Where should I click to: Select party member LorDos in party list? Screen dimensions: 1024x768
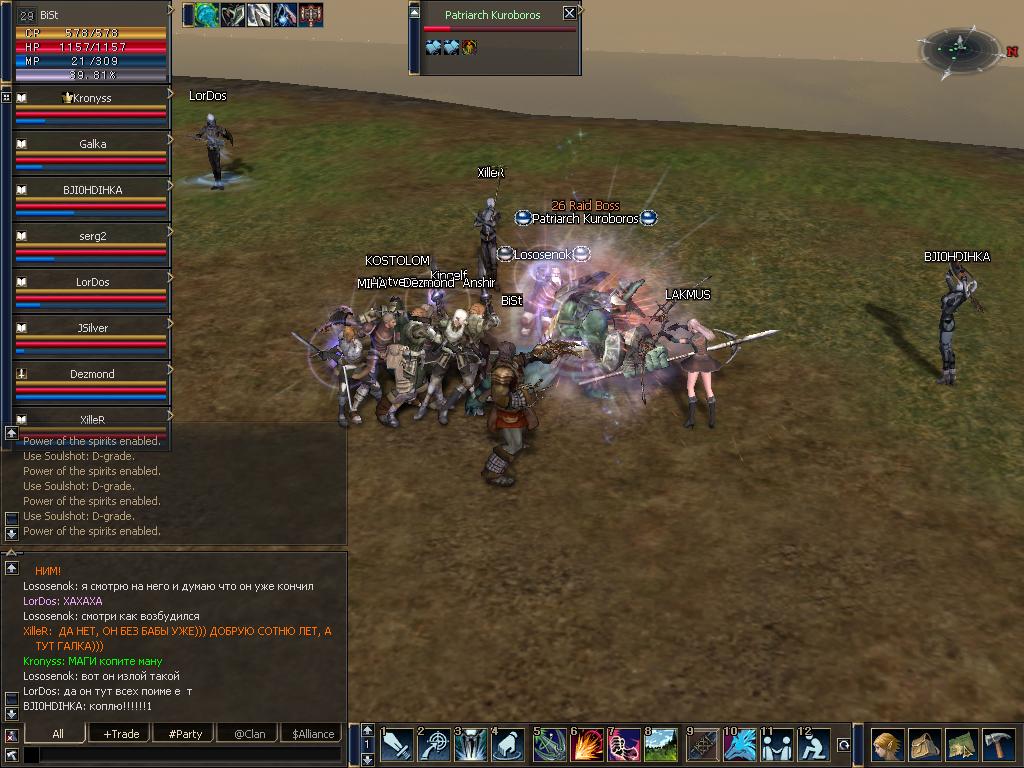92,282
